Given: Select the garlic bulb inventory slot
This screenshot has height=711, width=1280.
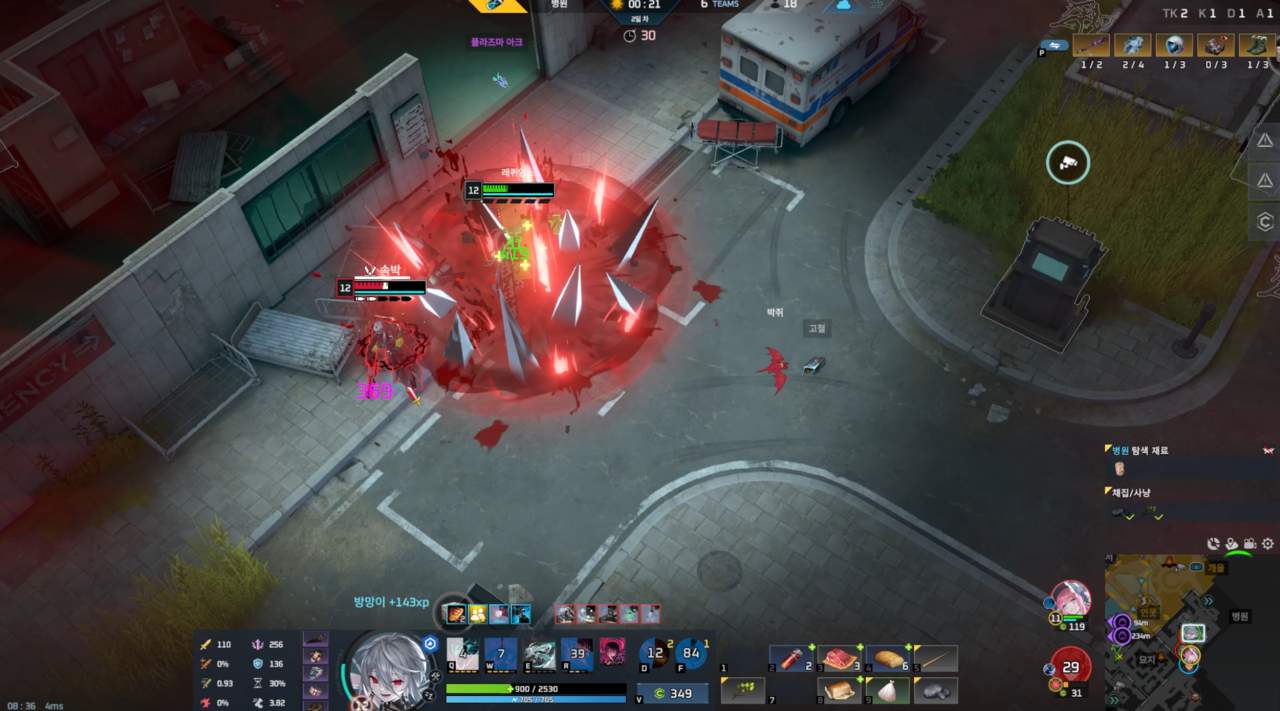Looking at the screenshot, I should tap(888, 690).
